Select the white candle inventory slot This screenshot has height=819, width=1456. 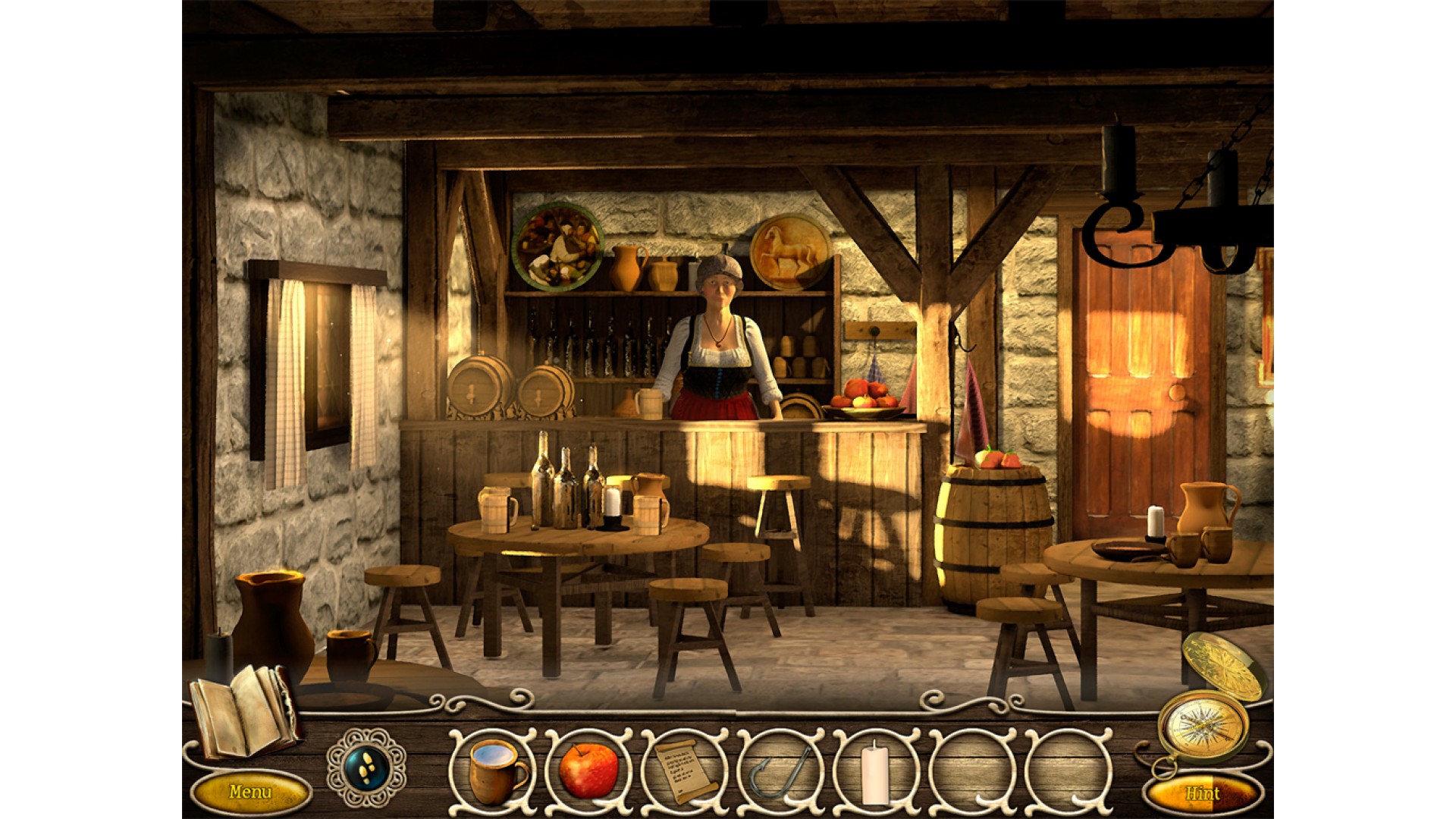click(x=876, y=770)
